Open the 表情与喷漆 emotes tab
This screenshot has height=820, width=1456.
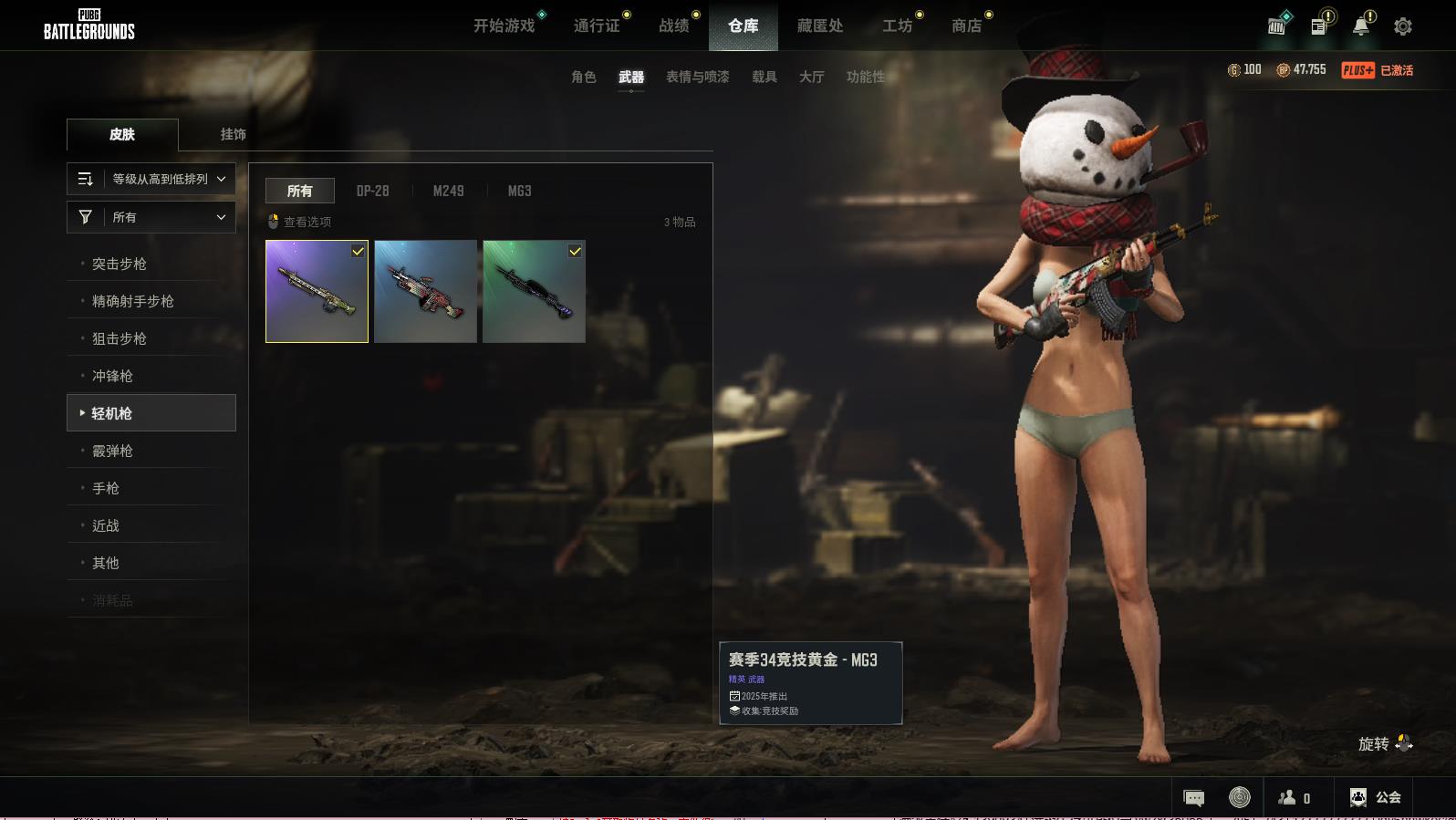[698, 77]
